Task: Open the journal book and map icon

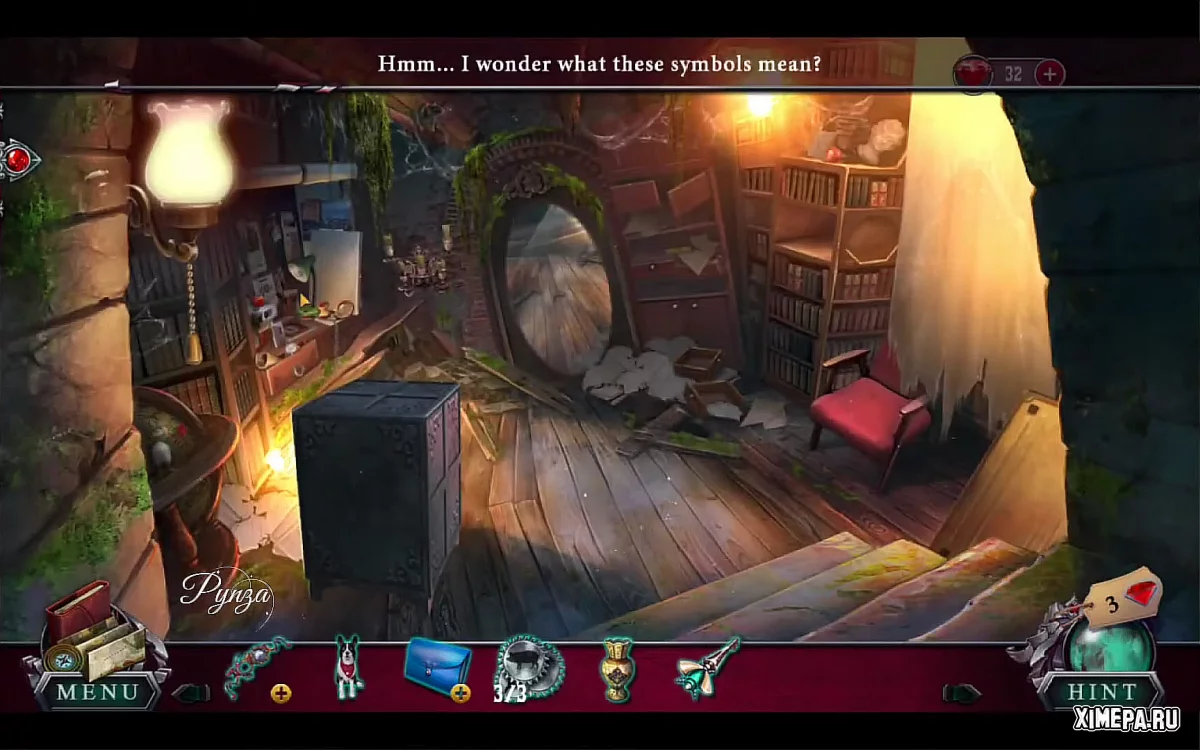Action: (x=88, y=630)
